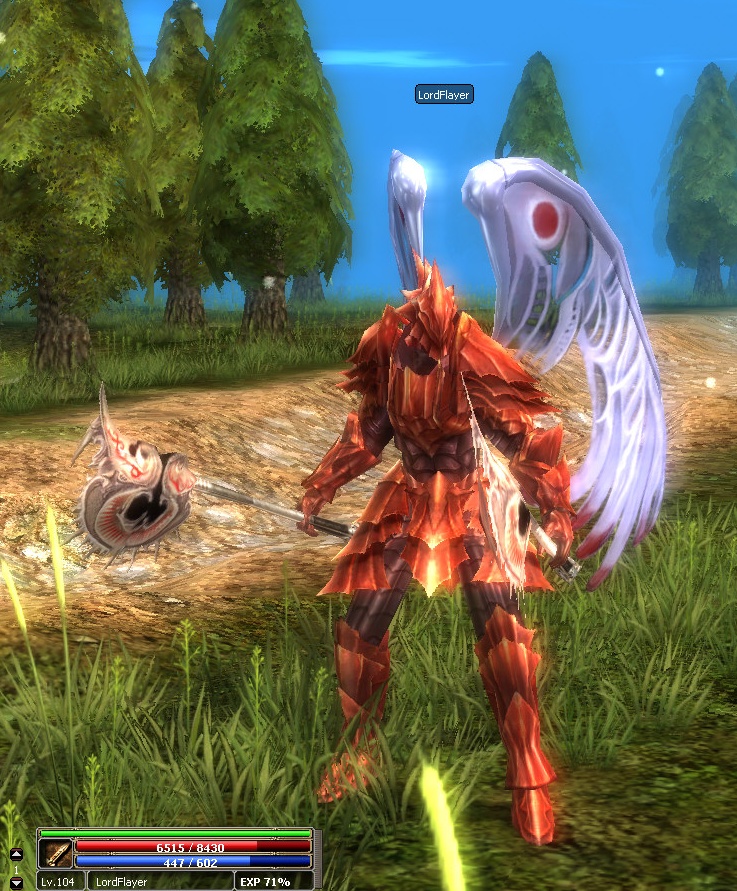Click the up arrow above the page number
Screen dimensions: 737x891
[x=16, y=855]
